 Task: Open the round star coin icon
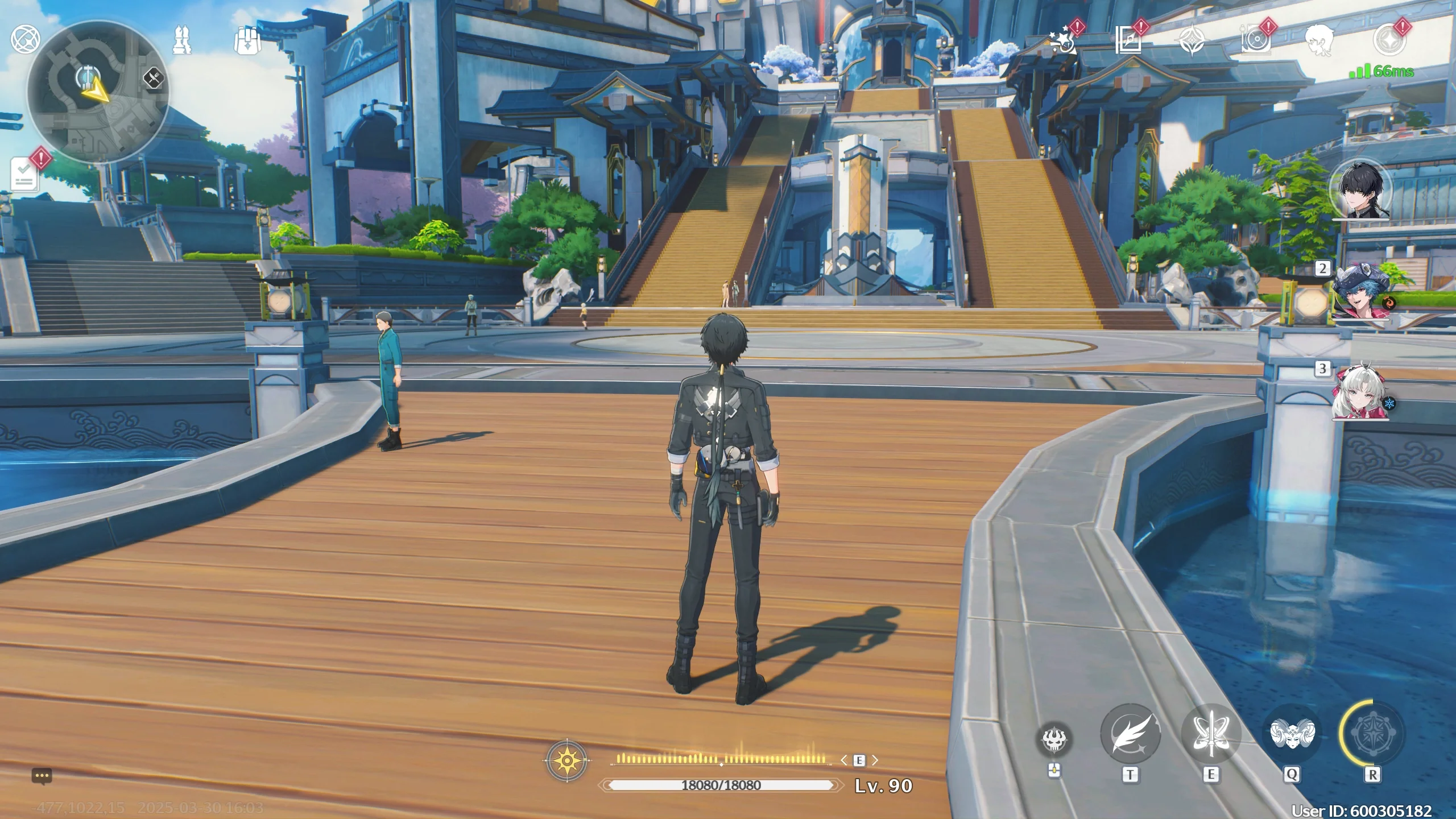1389,40
